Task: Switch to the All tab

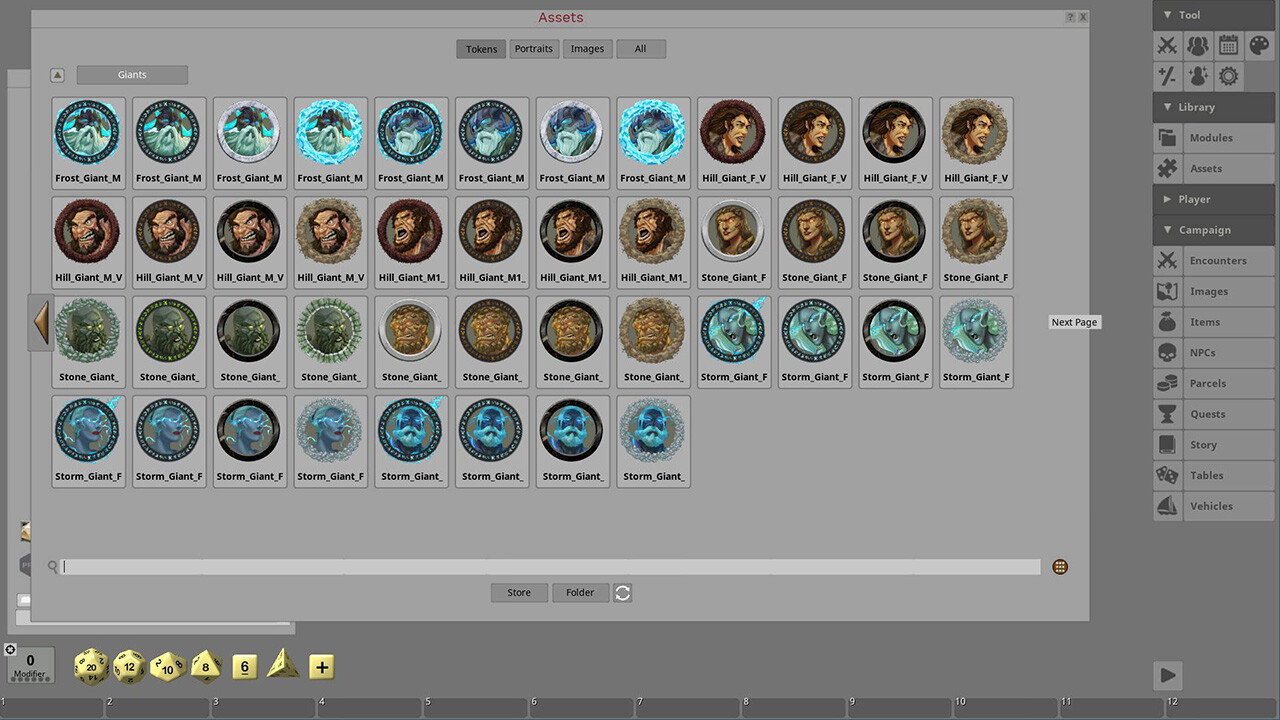Action: [x=640, y=48]
